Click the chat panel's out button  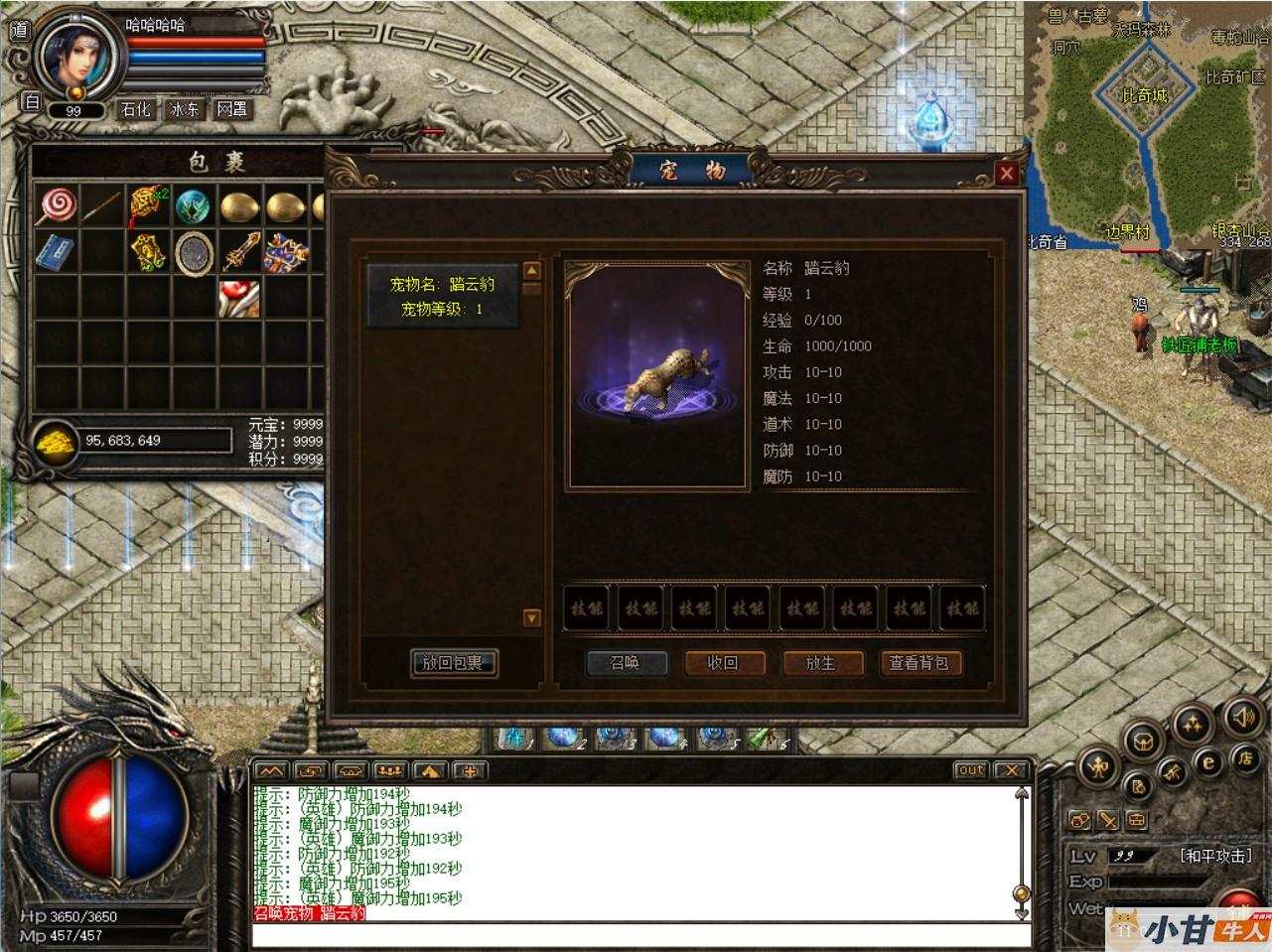tap(970, 770)
